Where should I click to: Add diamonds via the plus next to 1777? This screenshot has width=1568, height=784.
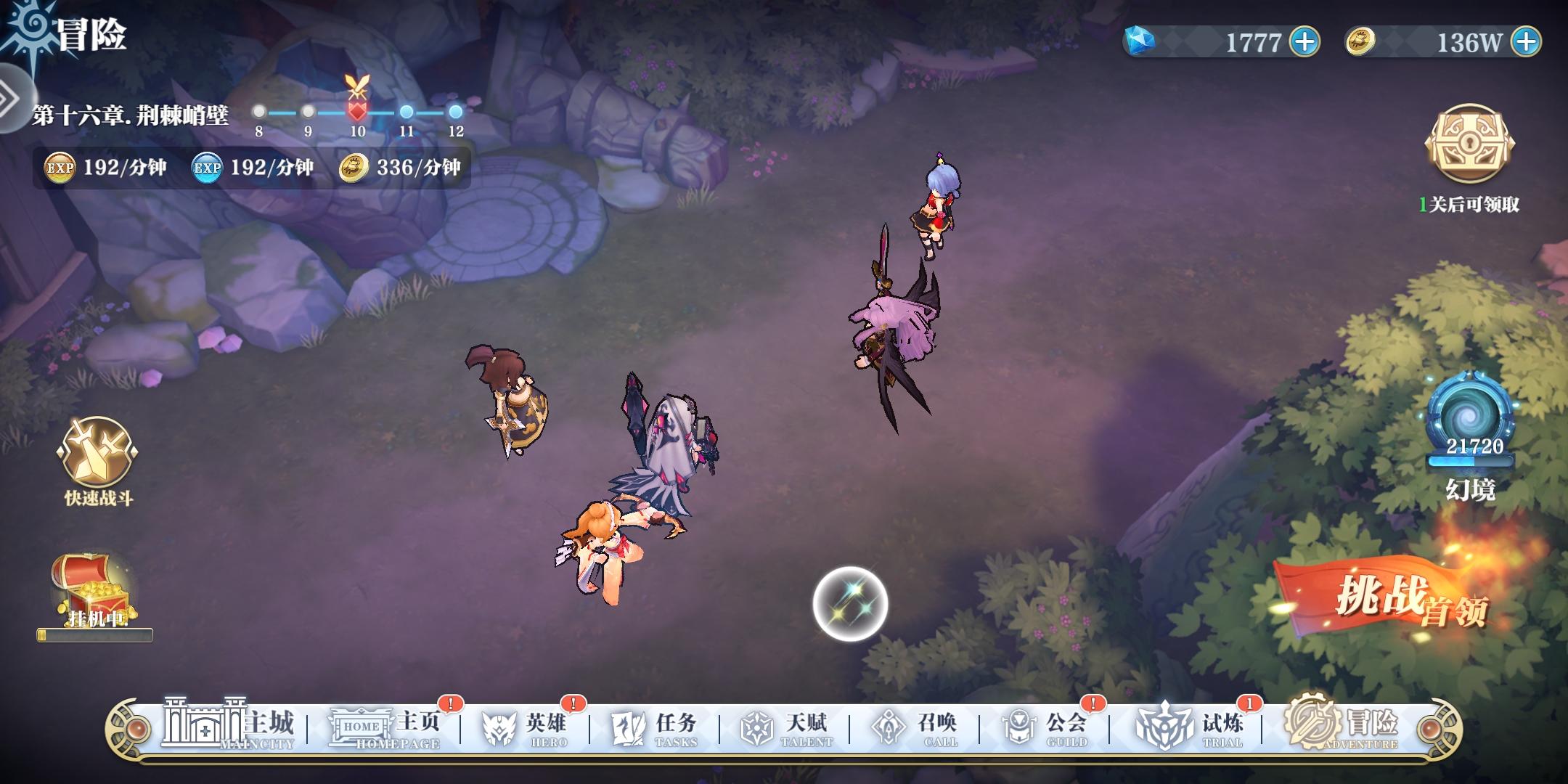tap(1304, 41)
